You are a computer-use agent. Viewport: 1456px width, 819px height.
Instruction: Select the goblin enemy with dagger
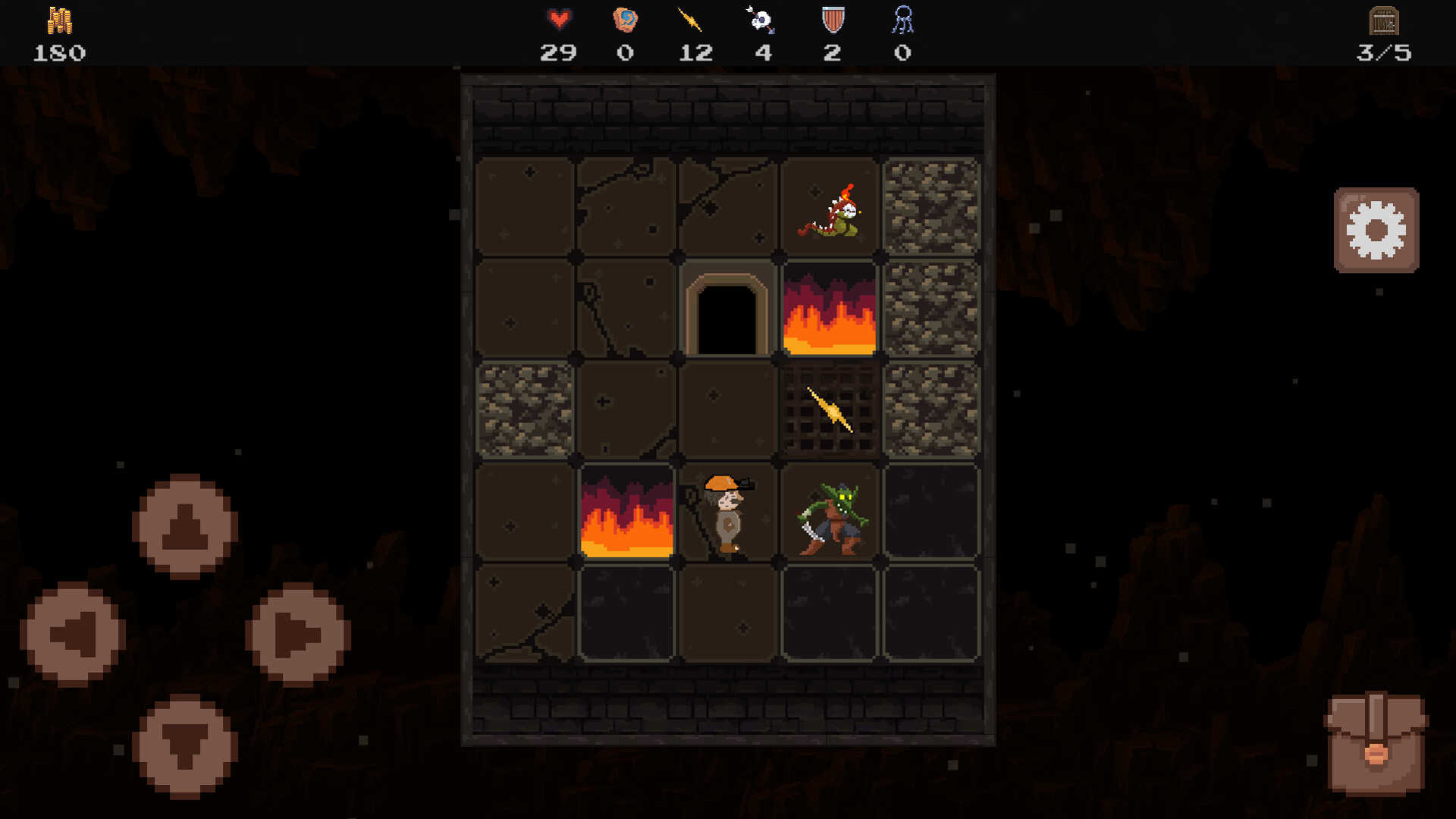(x=831, y=516)
